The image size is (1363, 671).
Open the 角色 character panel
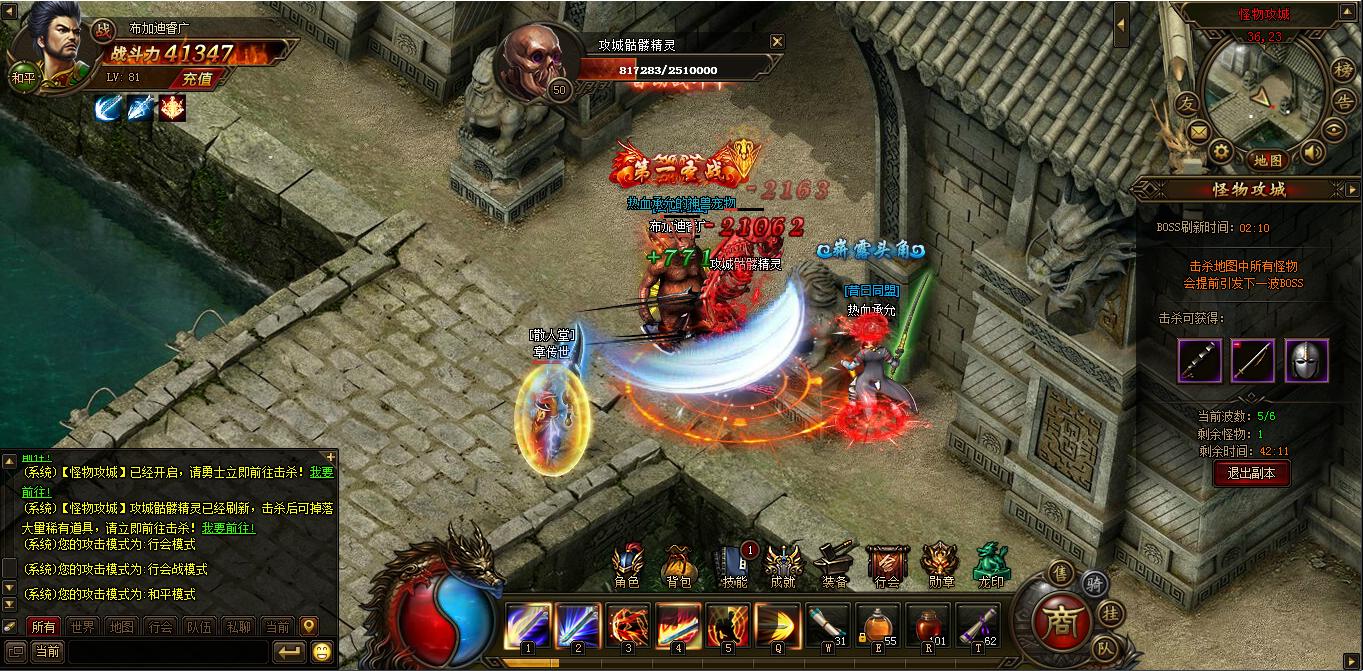tap(627, 567)
